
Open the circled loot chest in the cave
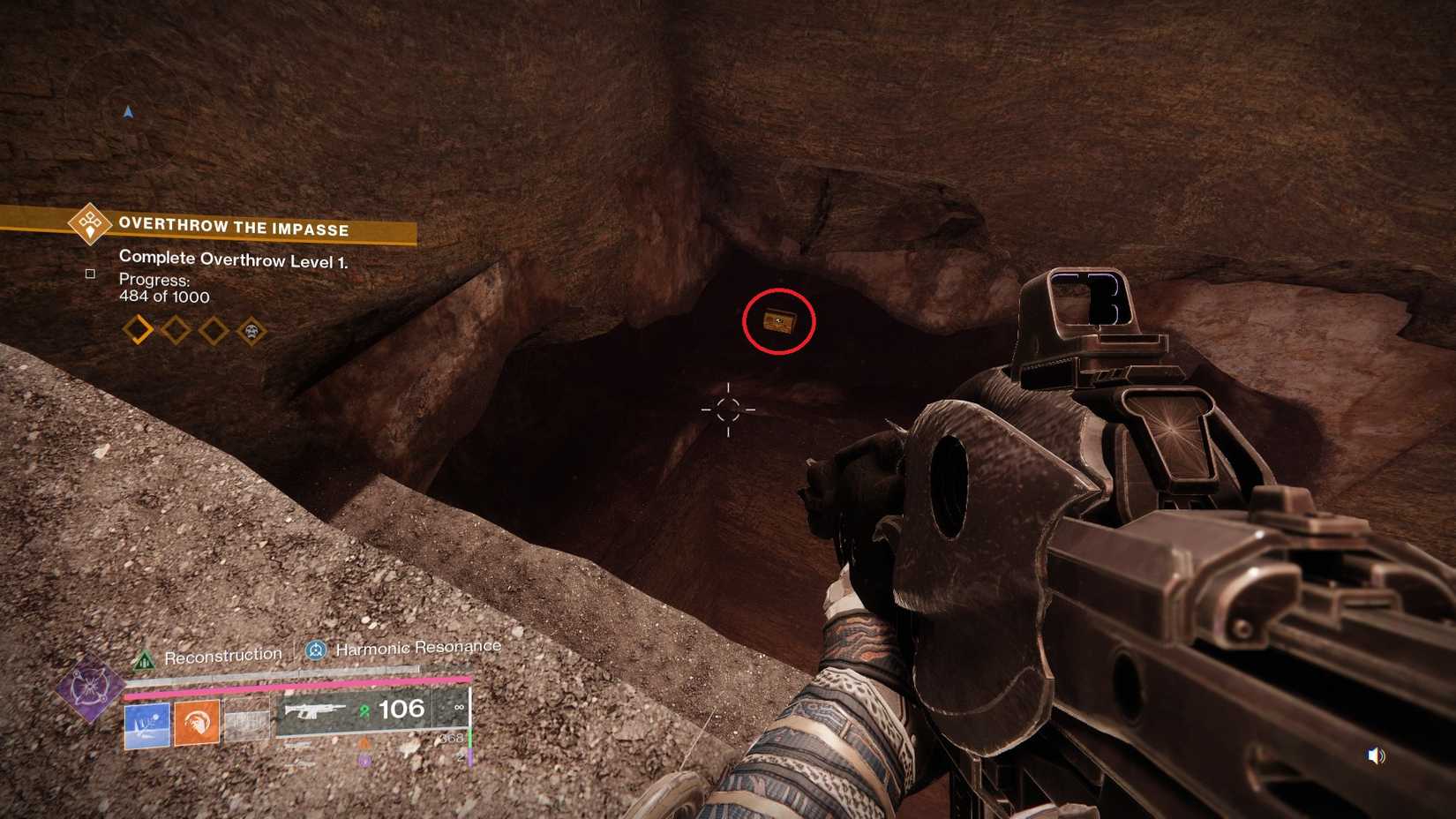click(780, 322)
